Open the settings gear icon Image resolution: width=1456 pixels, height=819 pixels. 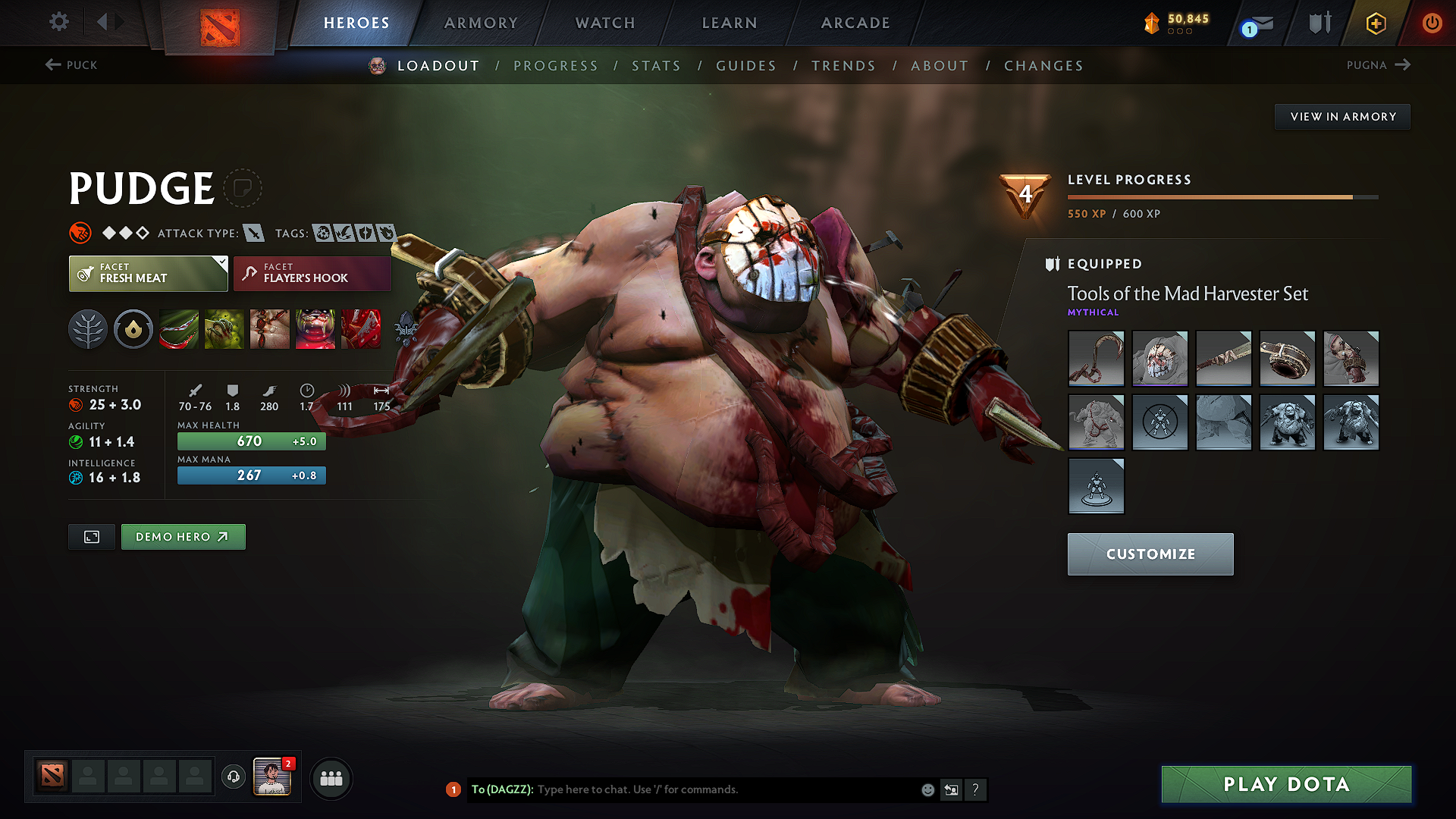coord(58,22)
